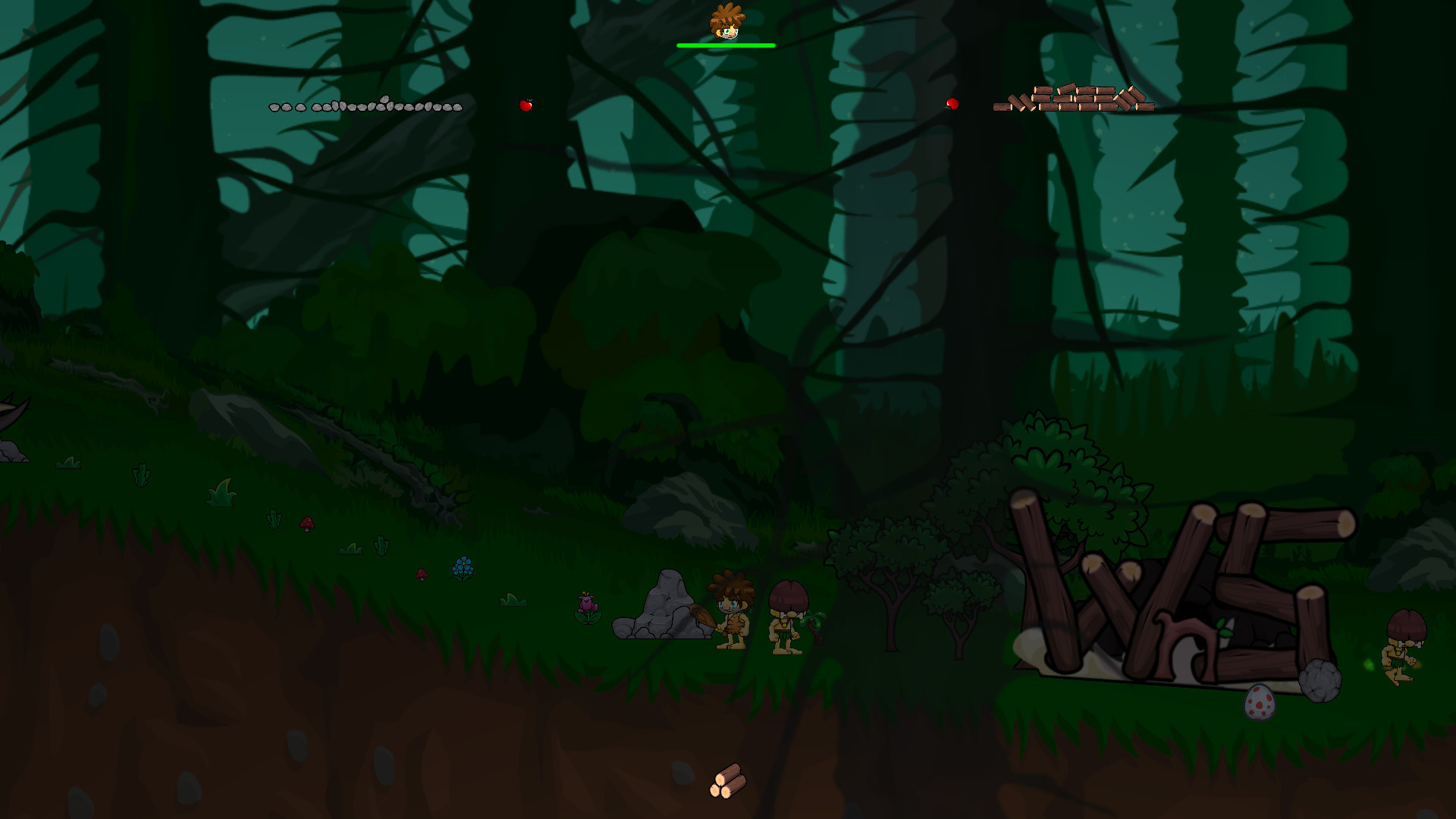Click the pile of stone pebbles HUD indicator
This screenshot has width=1456, height=819.
click(x=366, y=107)
